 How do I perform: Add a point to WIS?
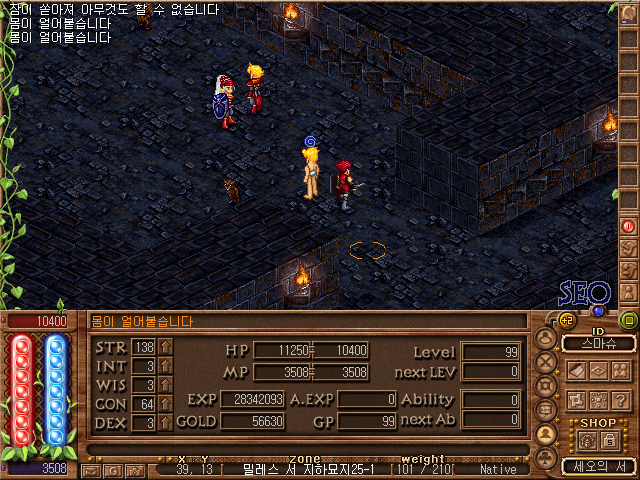[166, 385]
